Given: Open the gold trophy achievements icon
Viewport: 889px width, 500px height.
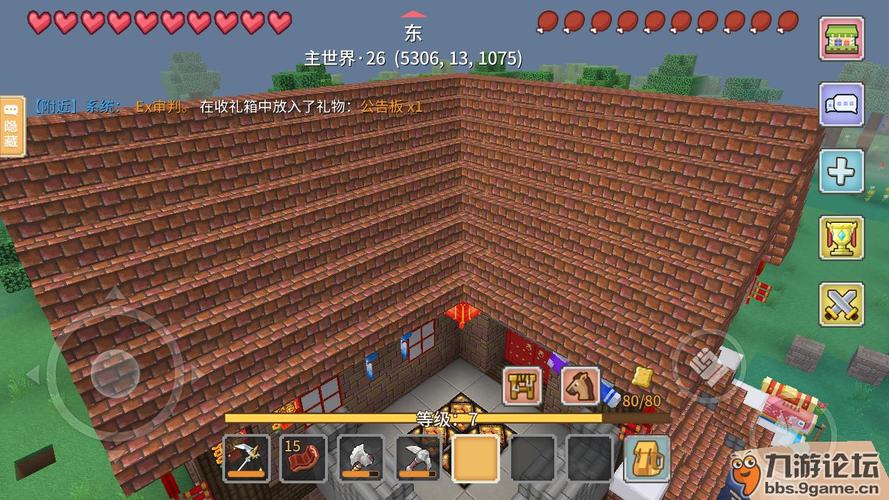Looking at the screenshot, I should (841, 238).
